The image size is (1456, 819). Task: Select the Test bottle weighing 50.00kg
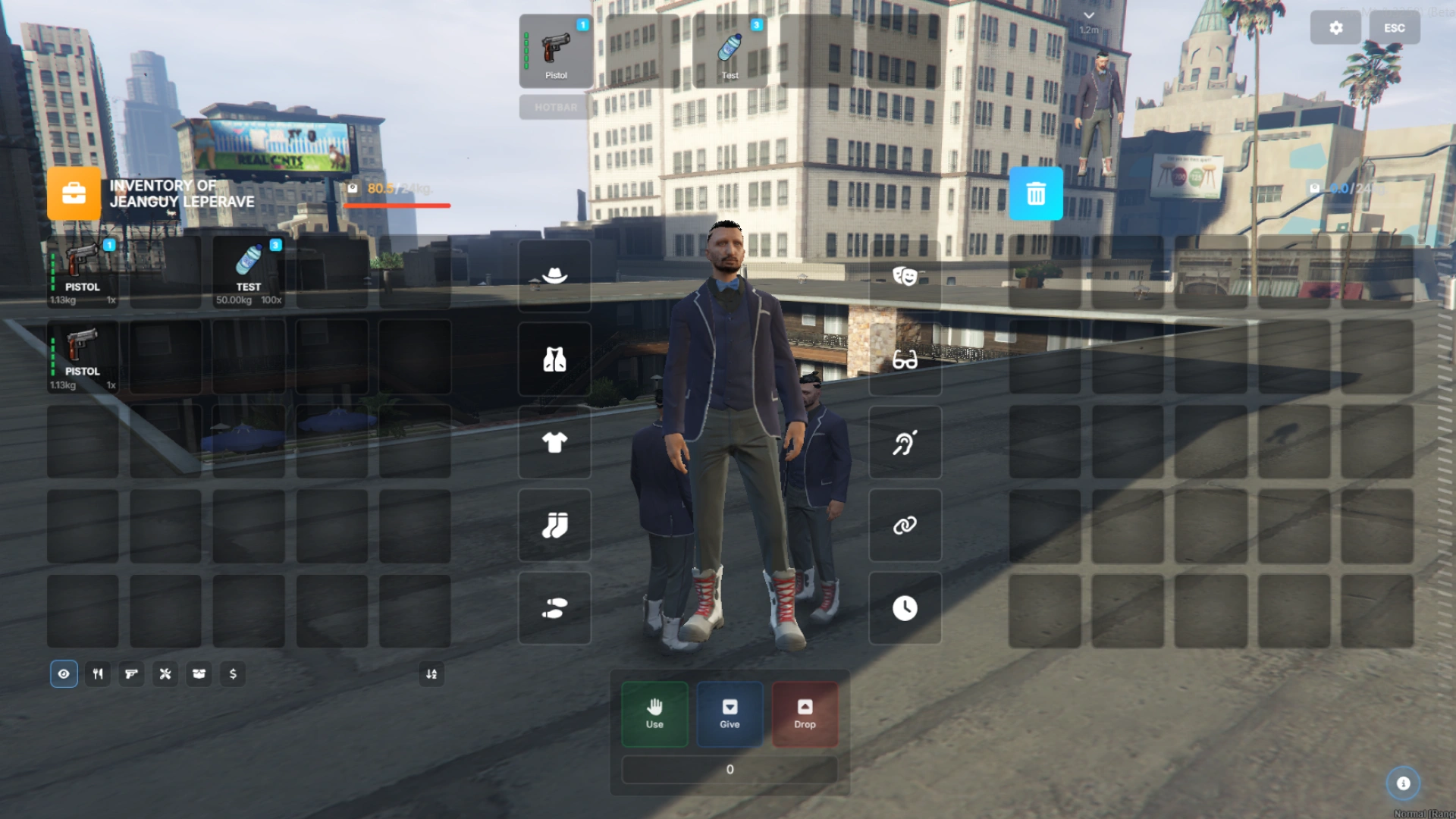coord(249,271)
